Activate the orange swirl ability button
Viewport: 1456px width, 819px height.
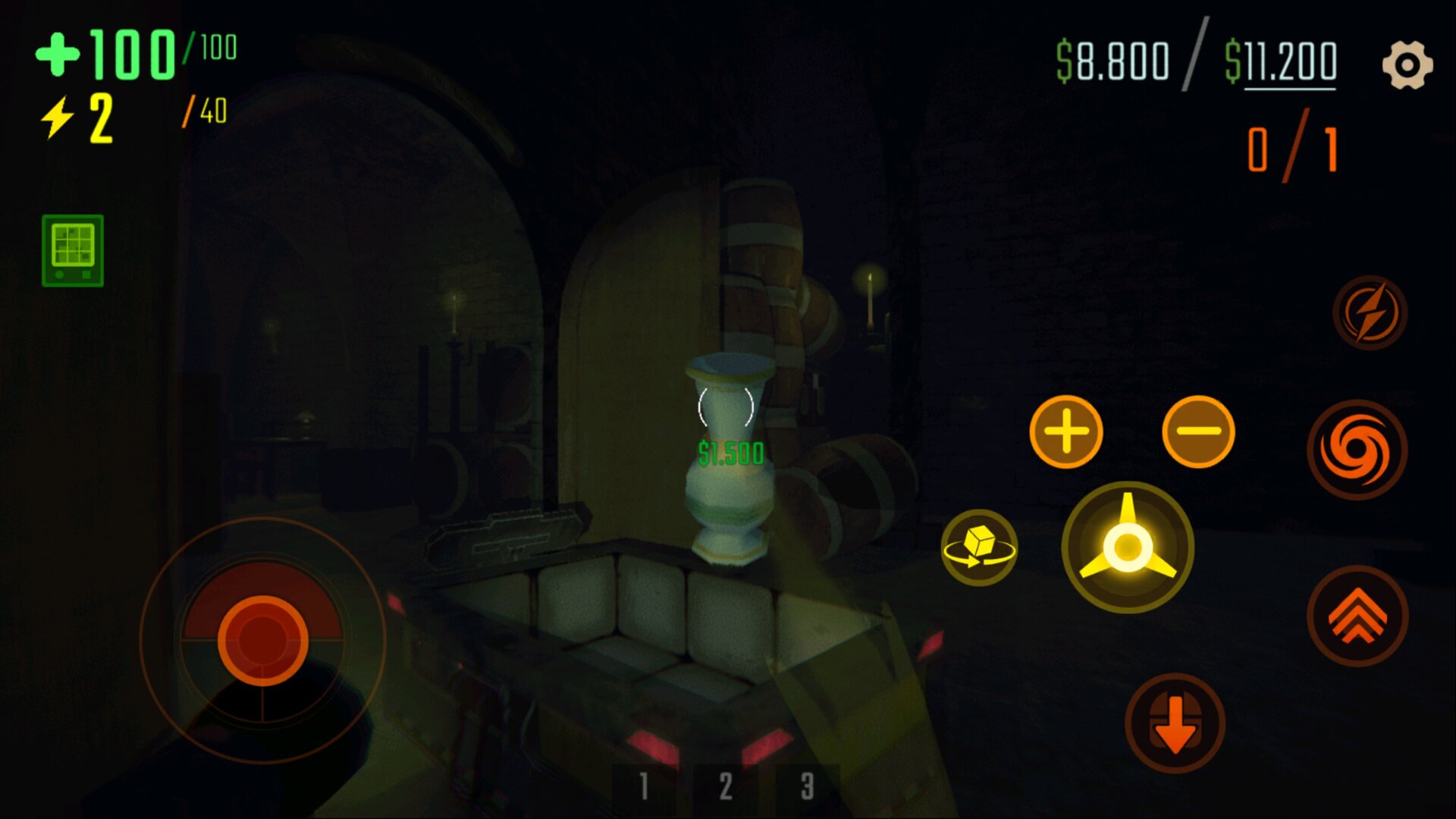tap(1357, 450)
